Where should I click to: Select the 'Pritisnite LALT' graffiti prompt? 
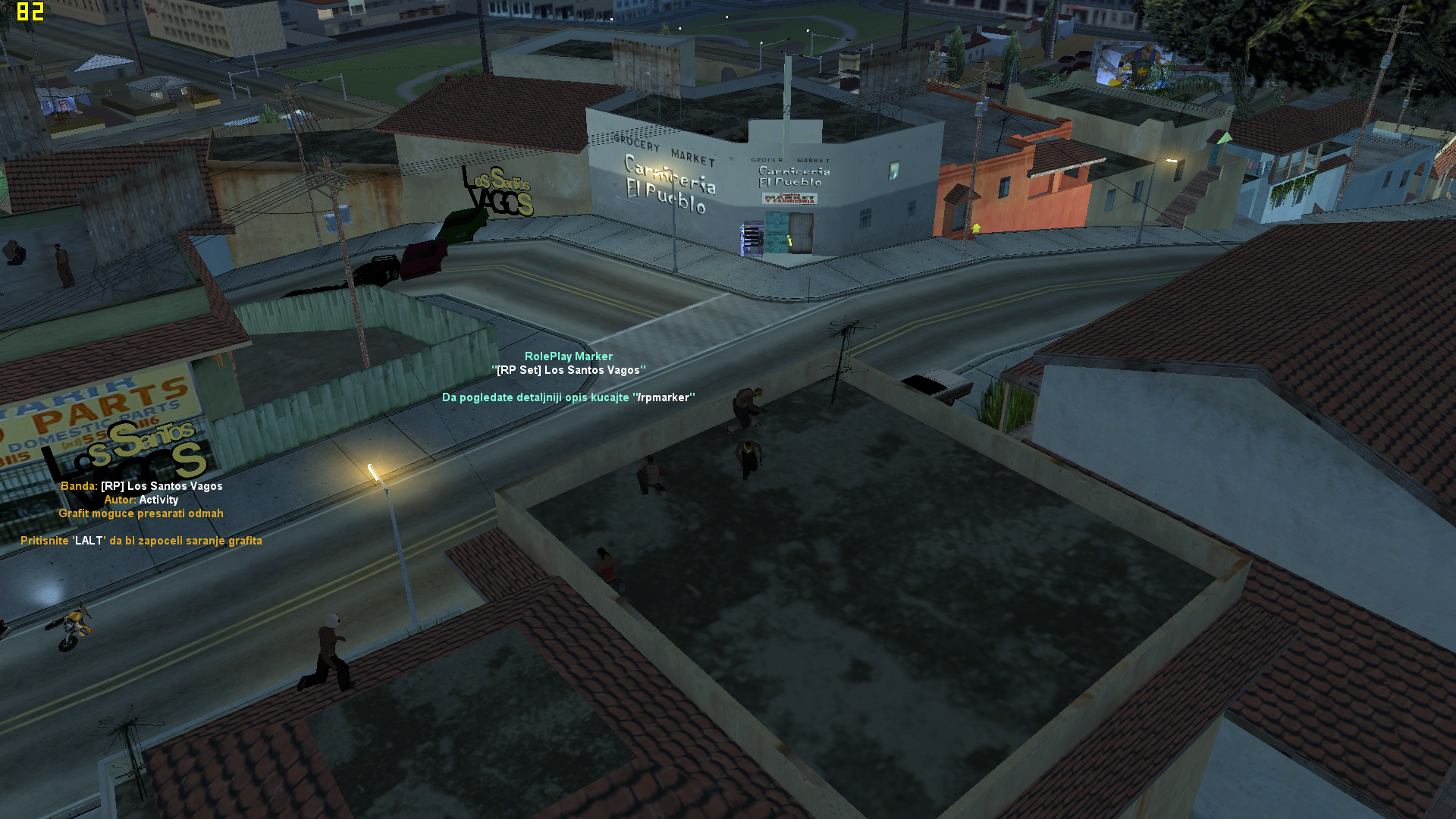[141, 540]
